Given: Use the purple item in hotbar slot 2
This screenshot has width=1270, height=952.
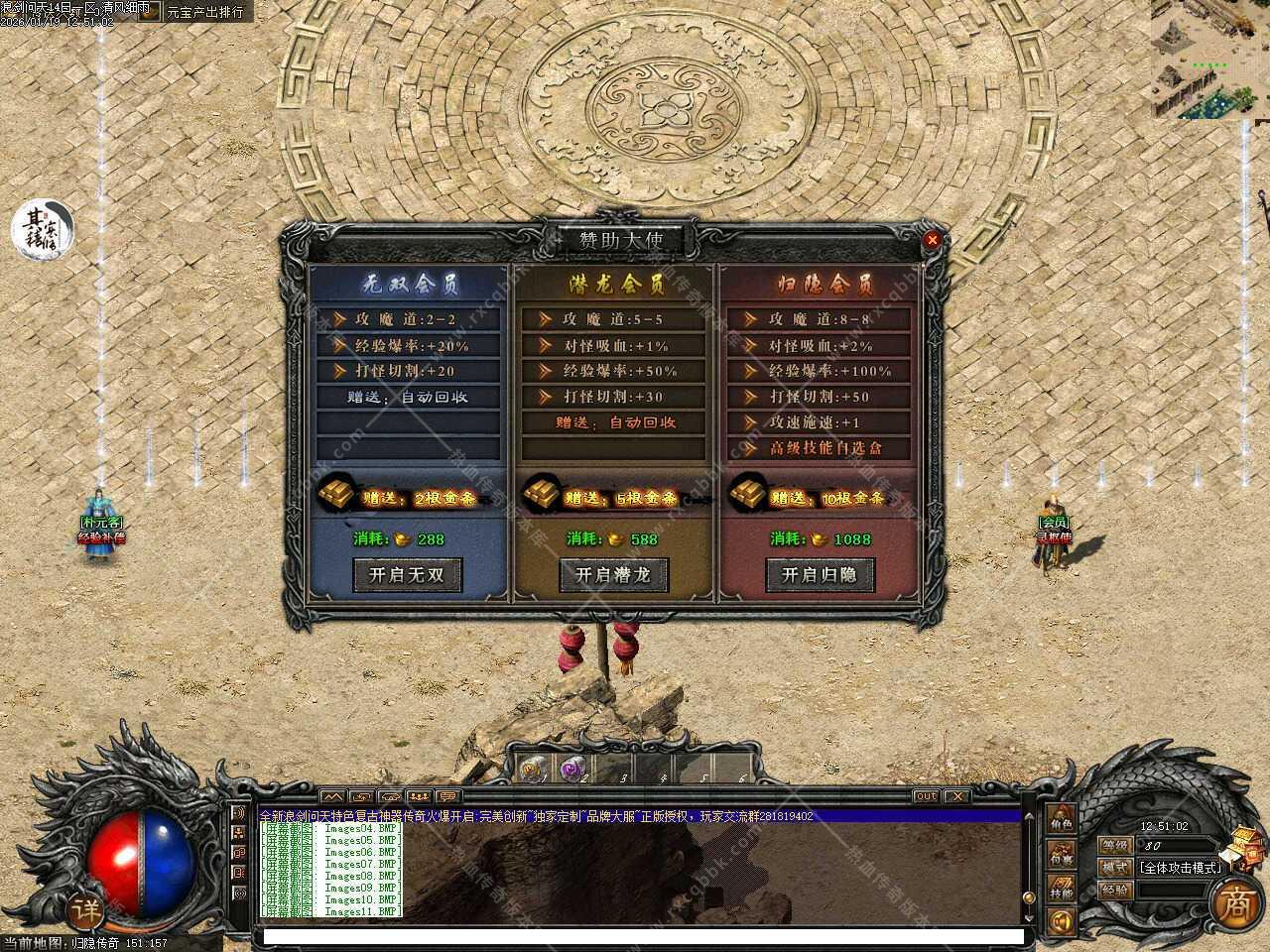Looking at the screenshot, I should (571, 769).
